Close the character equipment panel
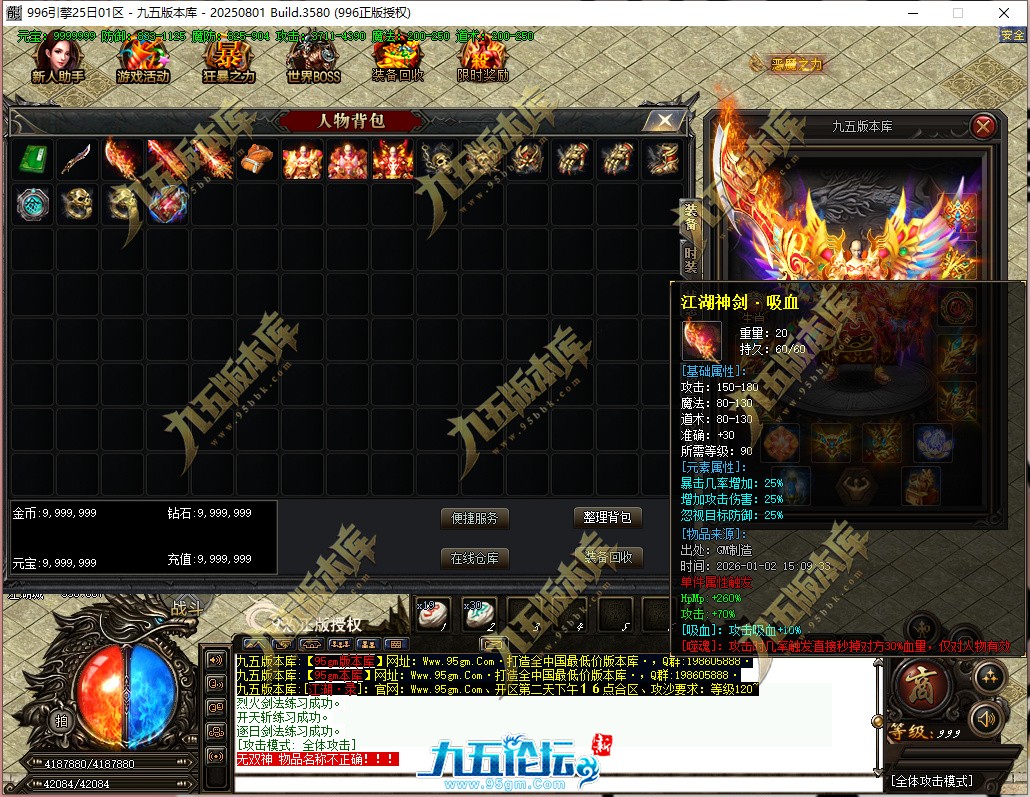This screenshot has height=797, width=1030. 983,126
